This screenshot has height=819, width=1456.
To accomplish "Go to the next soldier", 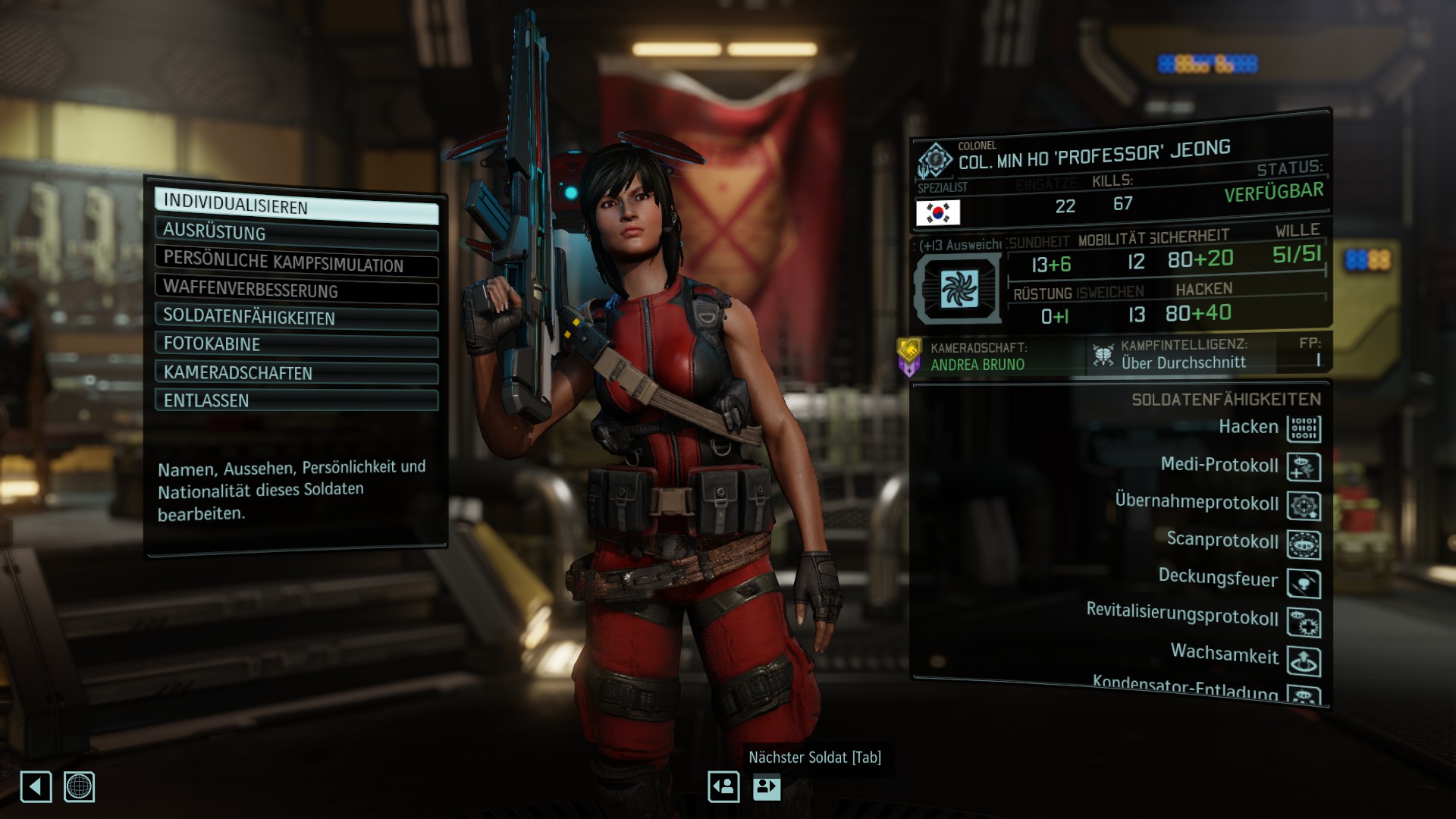I will pyautogui.click(x=767, y=787).
